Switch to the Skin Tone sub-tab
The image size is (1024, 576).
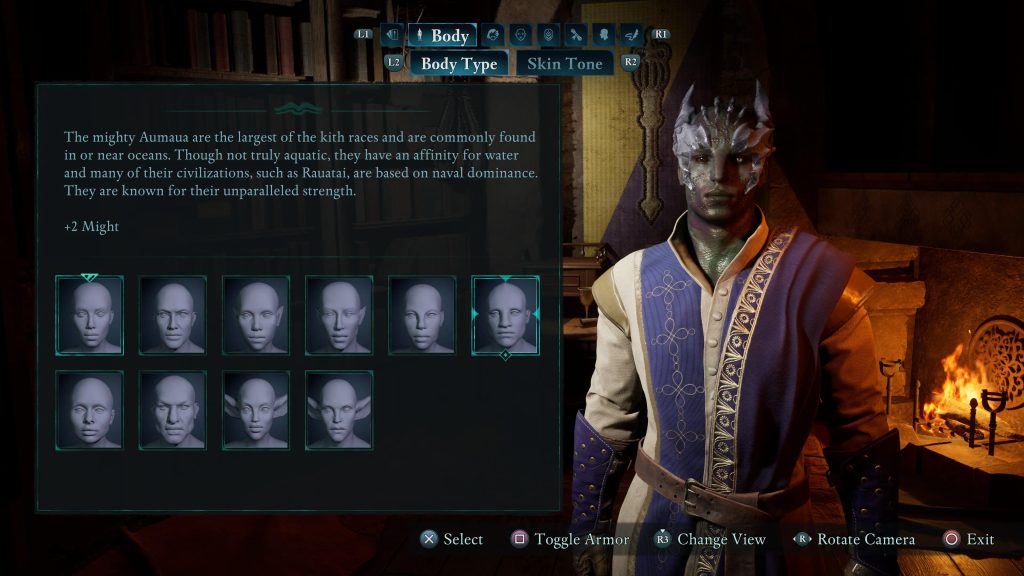click(x=565, y=63)
